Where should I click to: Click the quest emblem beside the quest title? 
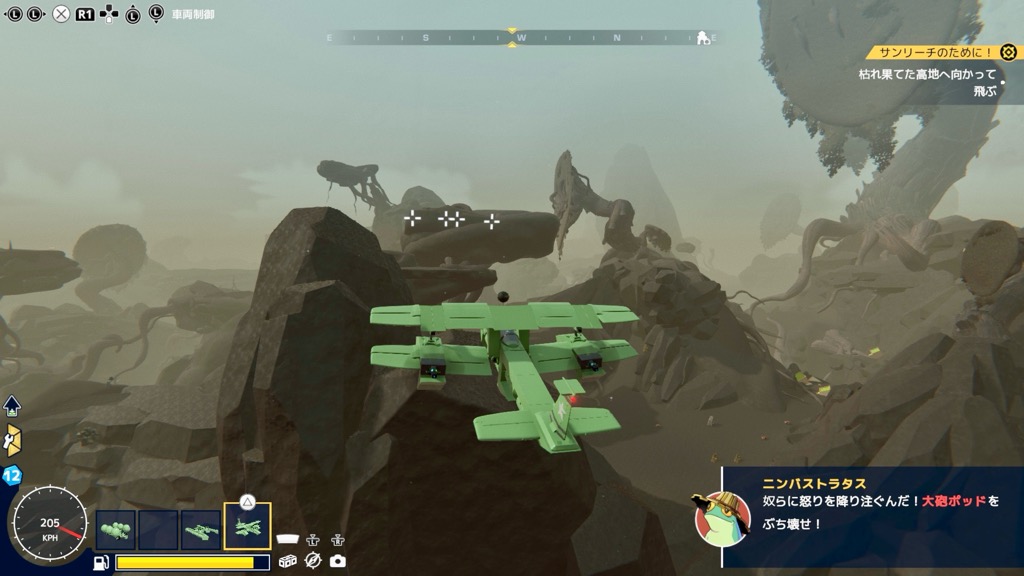[1008, 53]
